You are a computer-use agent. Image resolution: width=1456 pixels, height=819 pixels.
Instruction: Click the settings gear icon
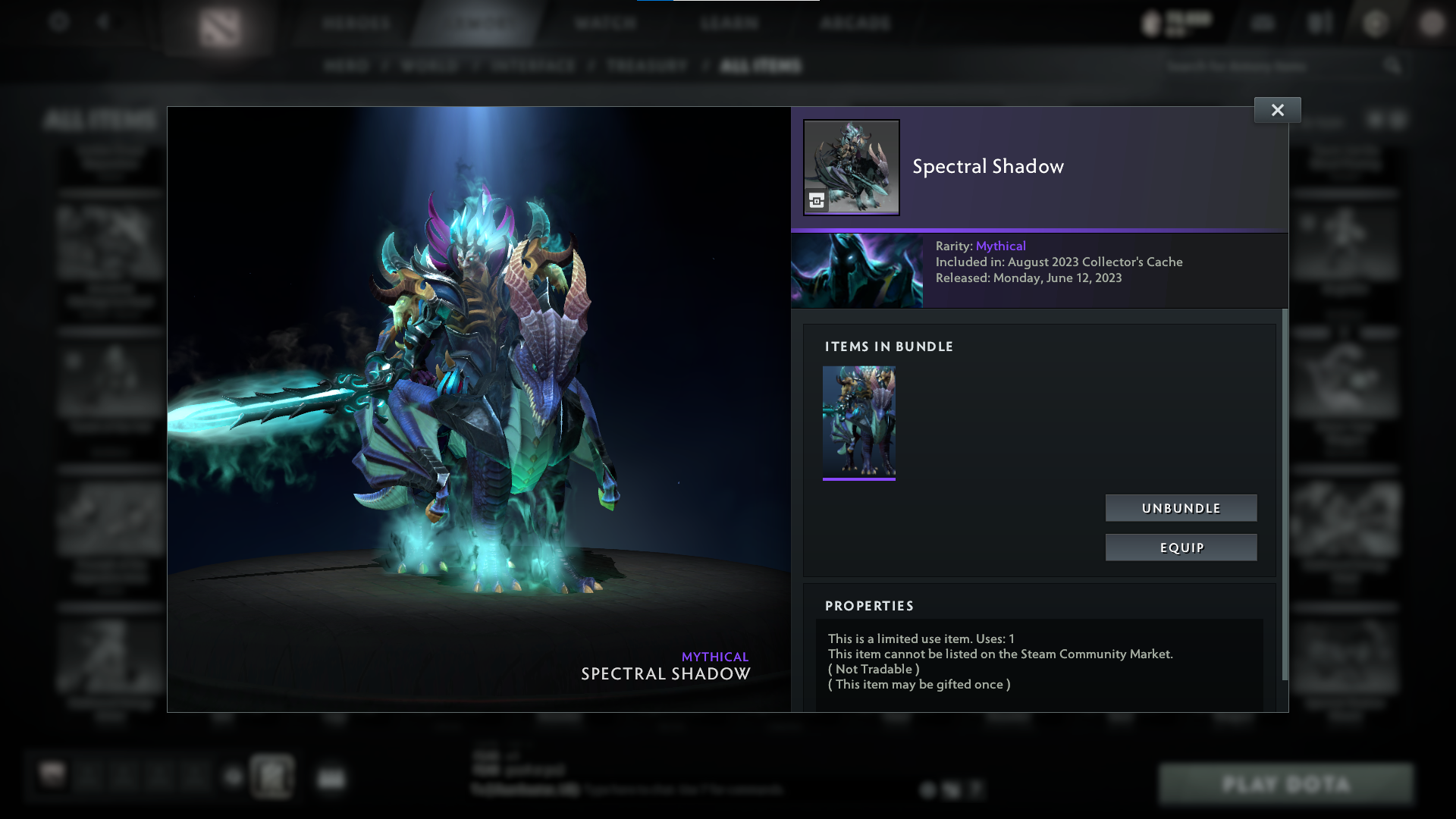coord(59,23)
